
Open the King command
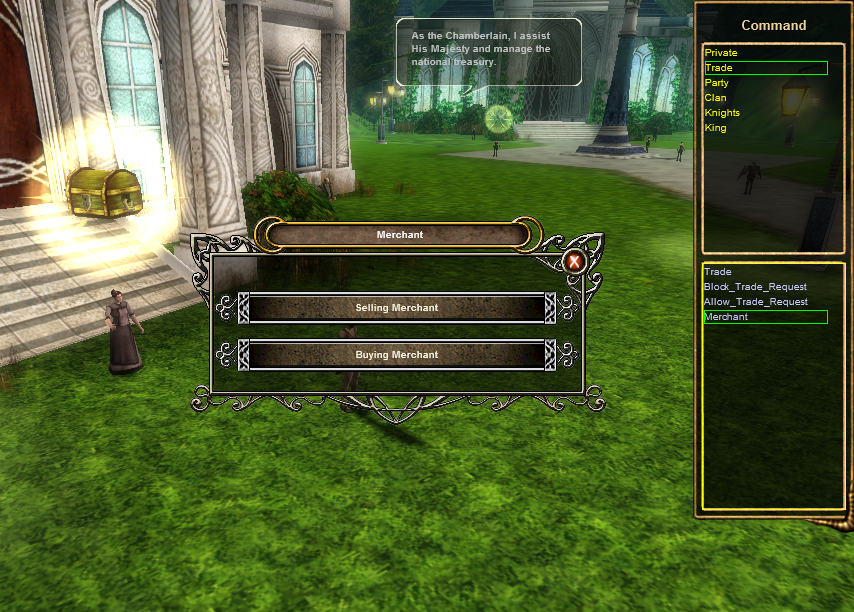(716, 128)
